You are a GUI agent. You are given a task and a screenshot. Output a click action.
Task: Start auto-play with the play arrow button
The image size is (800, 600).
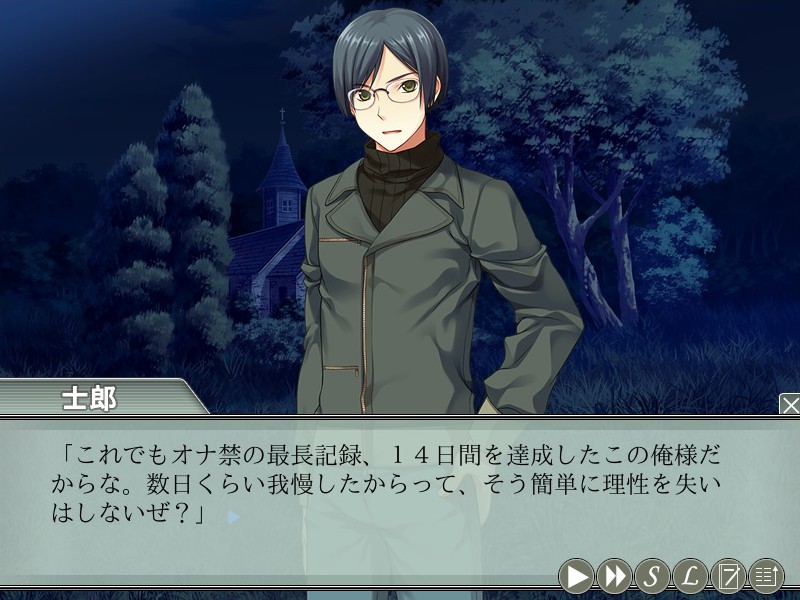[x=576, y=575]
